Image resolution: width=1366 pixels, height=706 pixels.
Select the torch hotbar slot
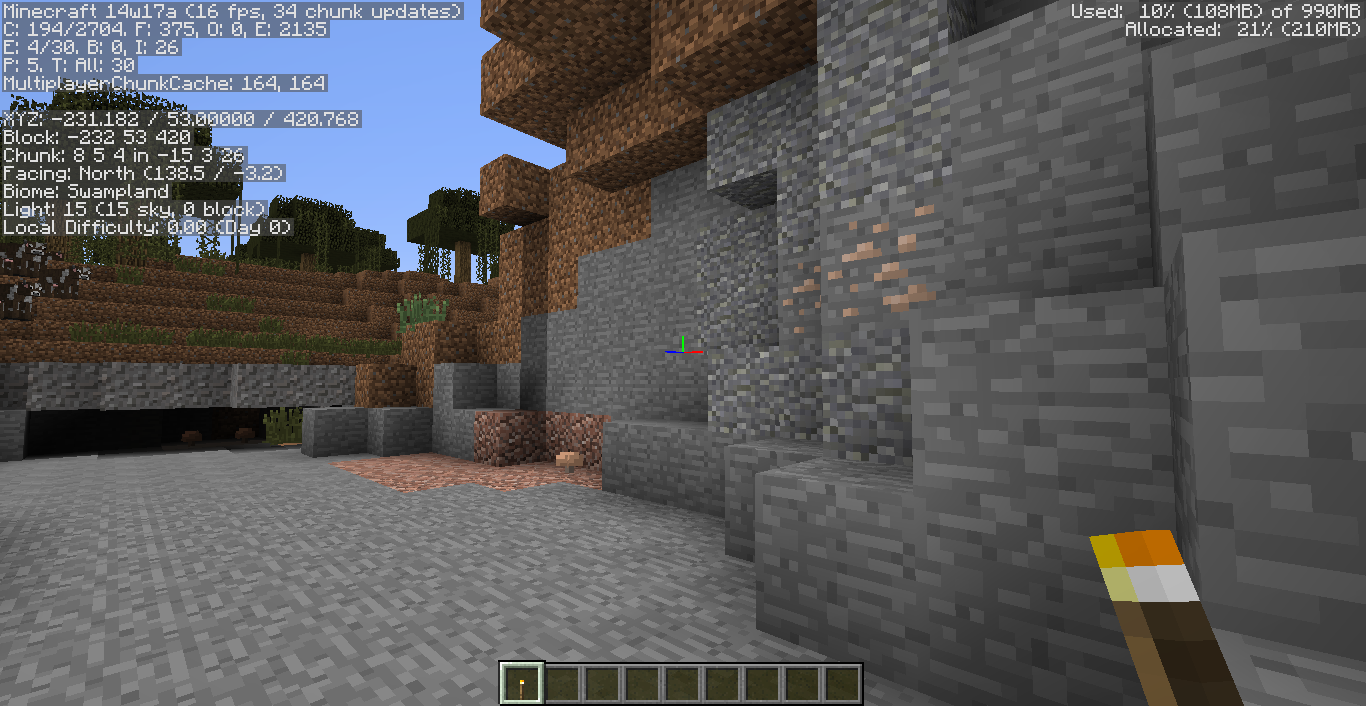(521, 684)
